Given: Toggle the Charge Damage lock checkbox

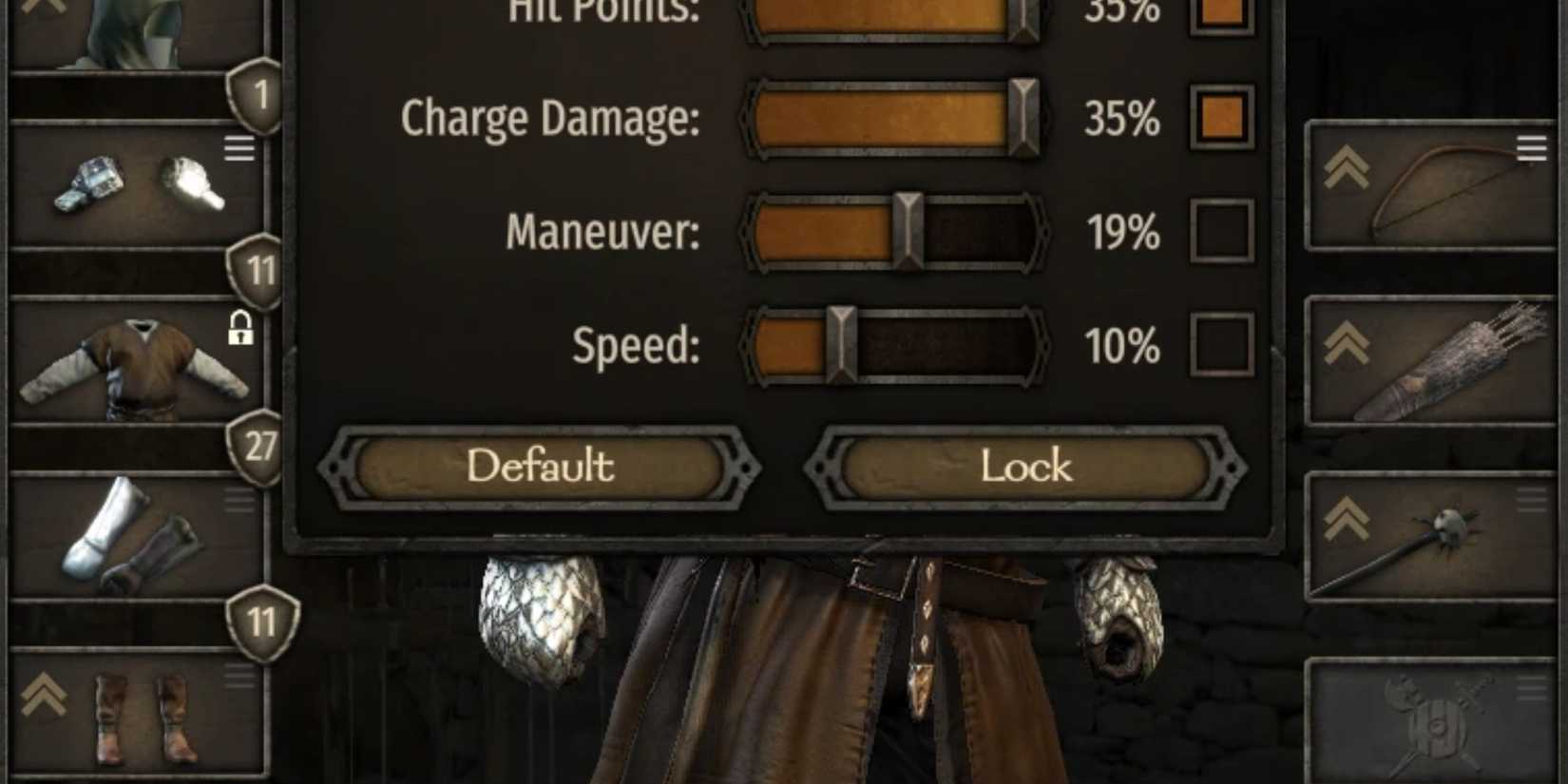Looking at the screenshot, I should pos(1222,118).
